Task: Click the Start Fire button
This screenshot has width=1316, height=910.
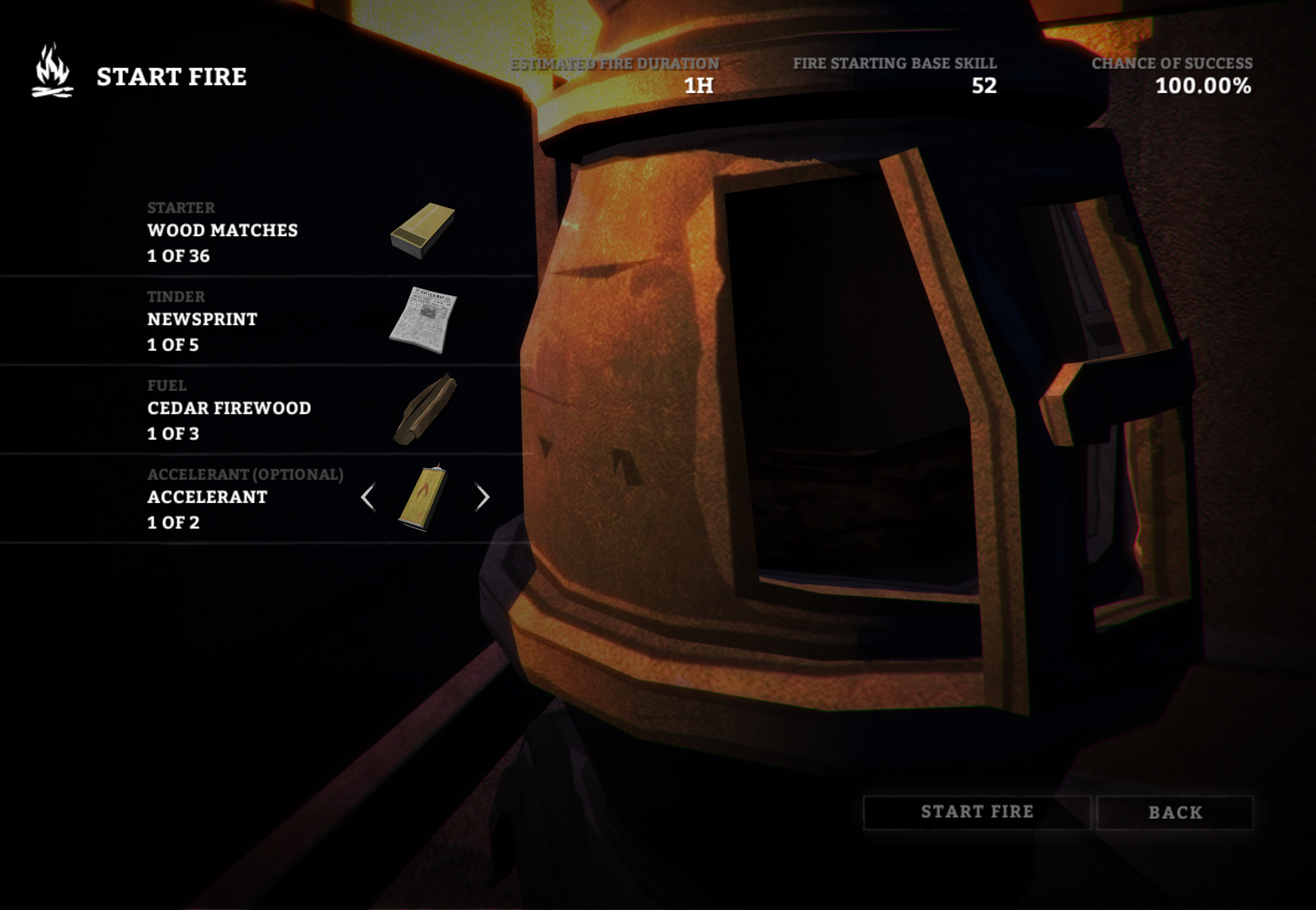Action: [x=977, y=812]
